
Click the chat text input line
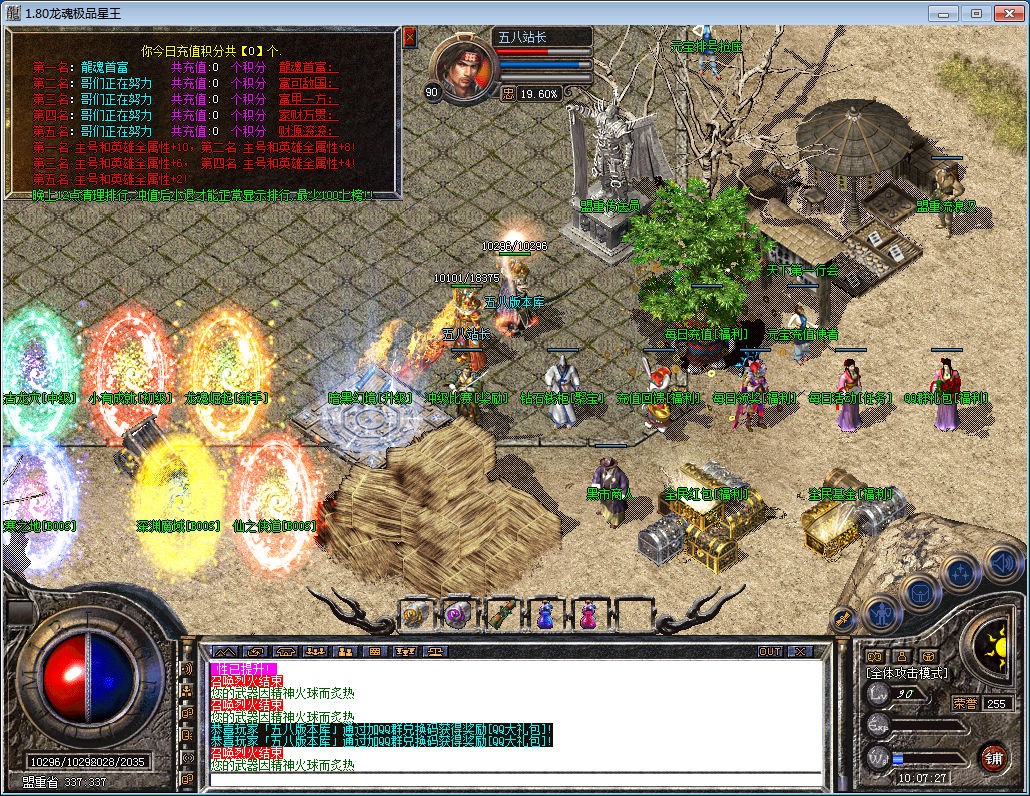click(x=515, y=779)
